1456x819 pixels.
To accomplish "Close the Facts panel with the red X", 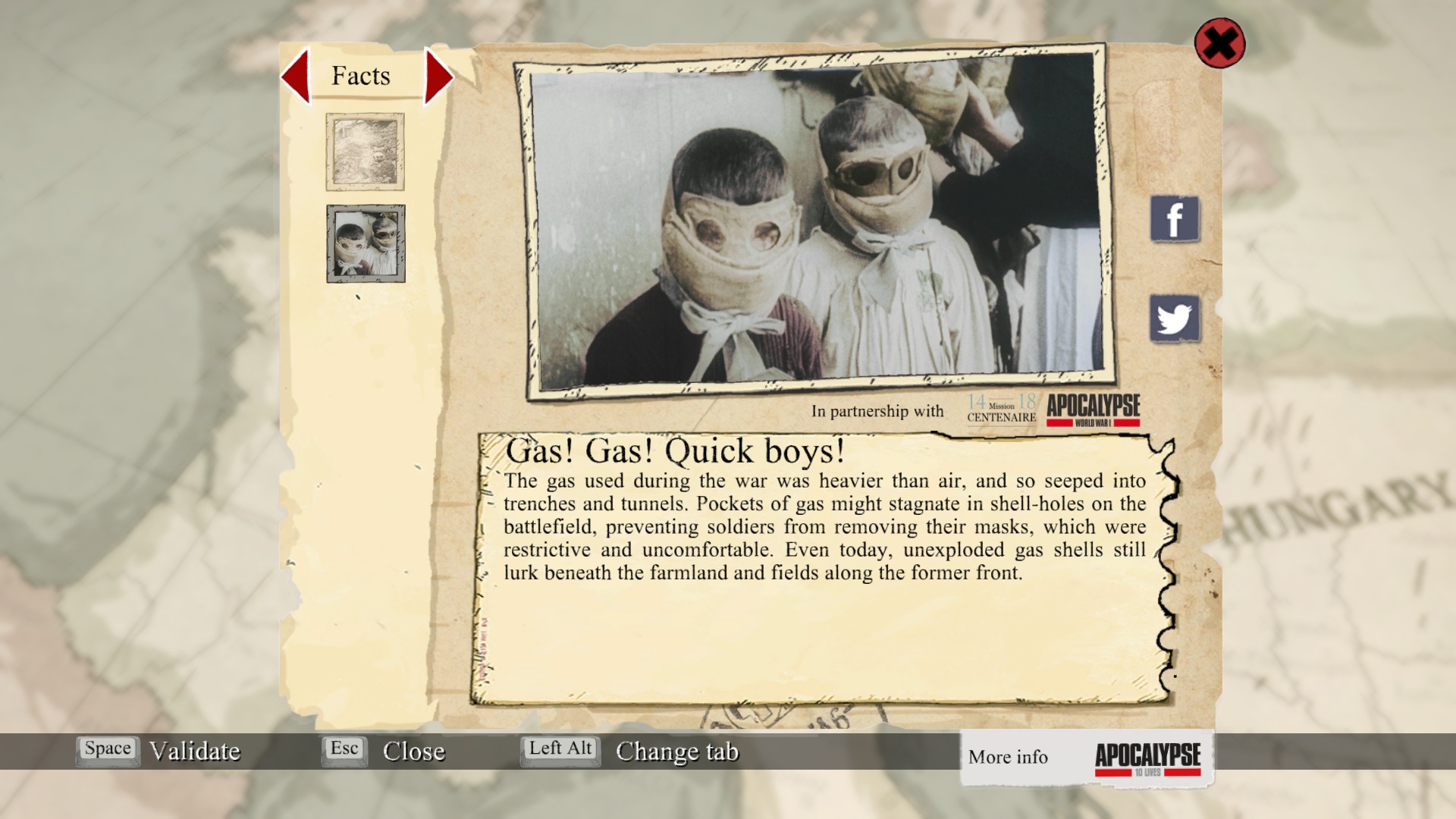I will 1219,43.
